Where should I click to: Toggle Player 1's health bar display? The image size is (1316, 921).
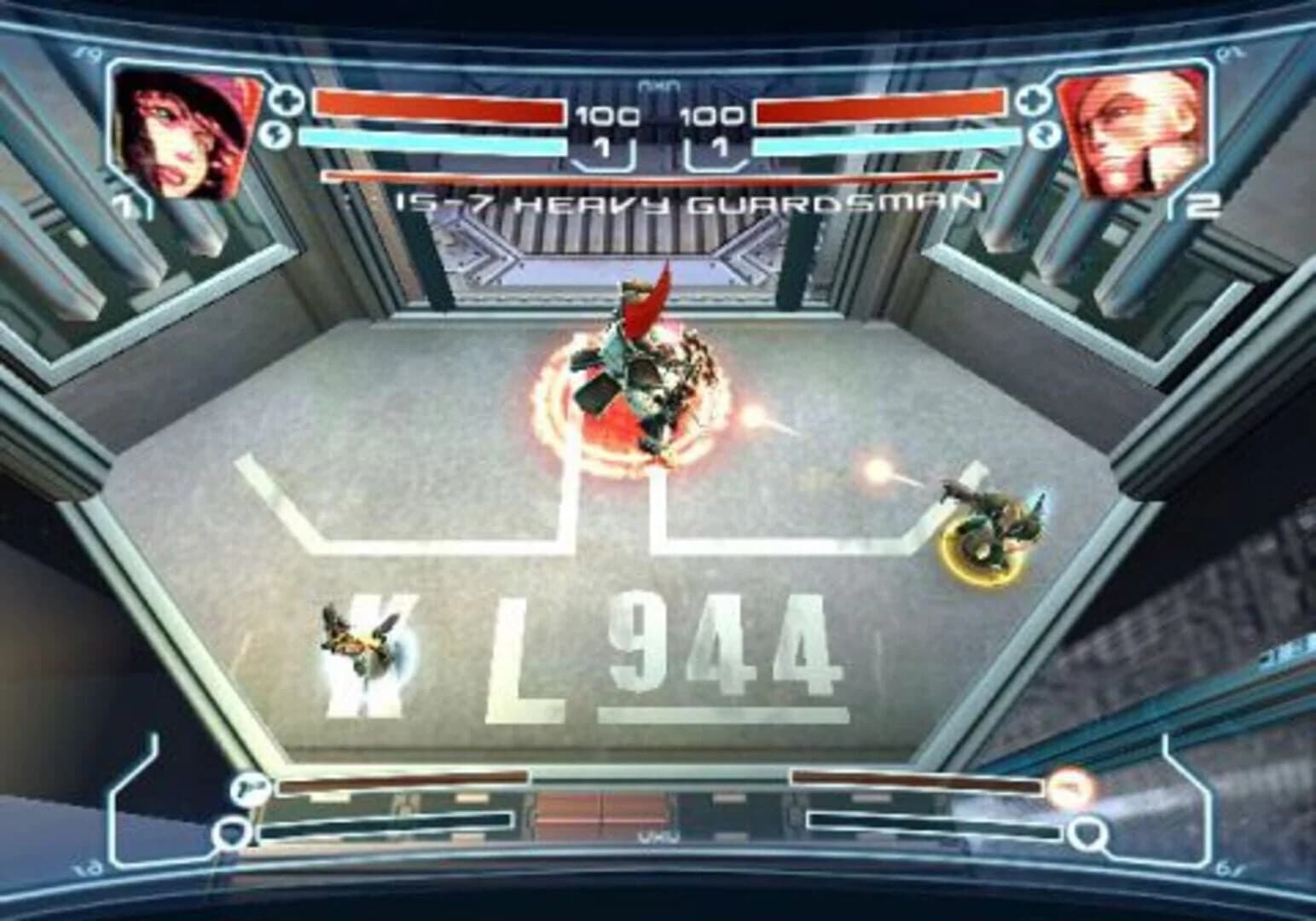[x=439, y=107]
